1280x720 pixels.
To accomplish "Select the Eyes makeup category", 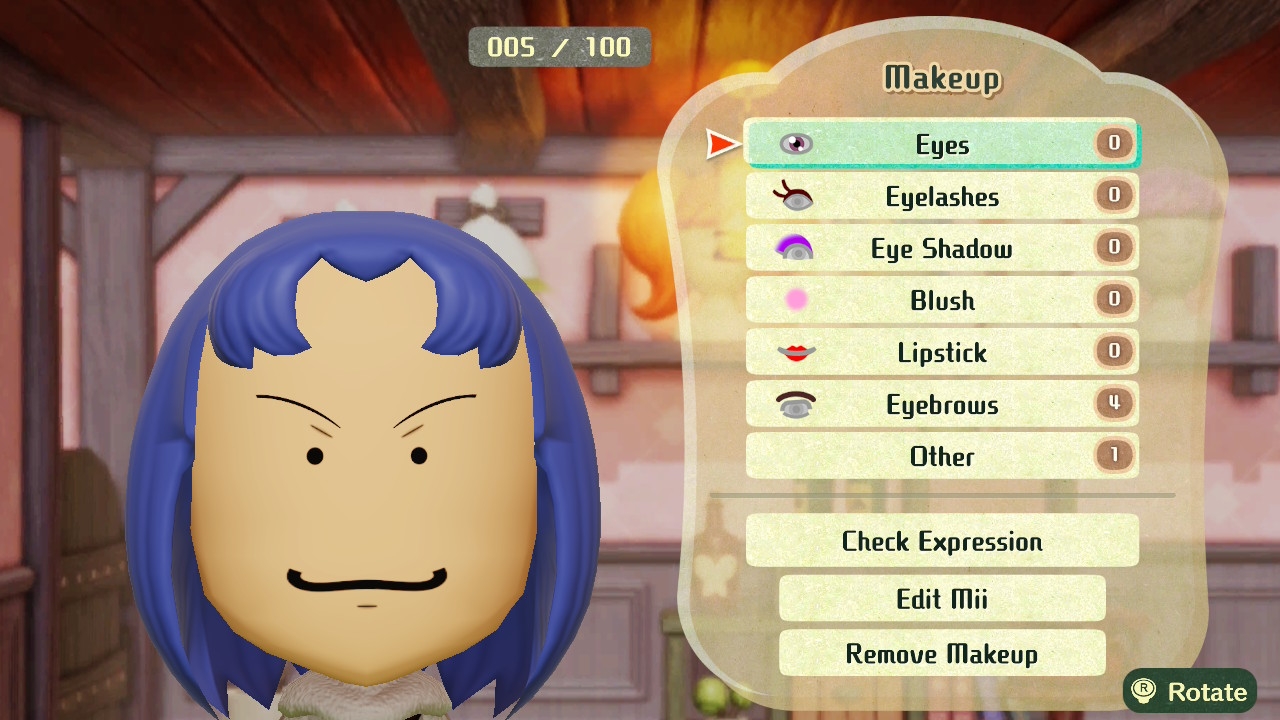I will (941, 145).
